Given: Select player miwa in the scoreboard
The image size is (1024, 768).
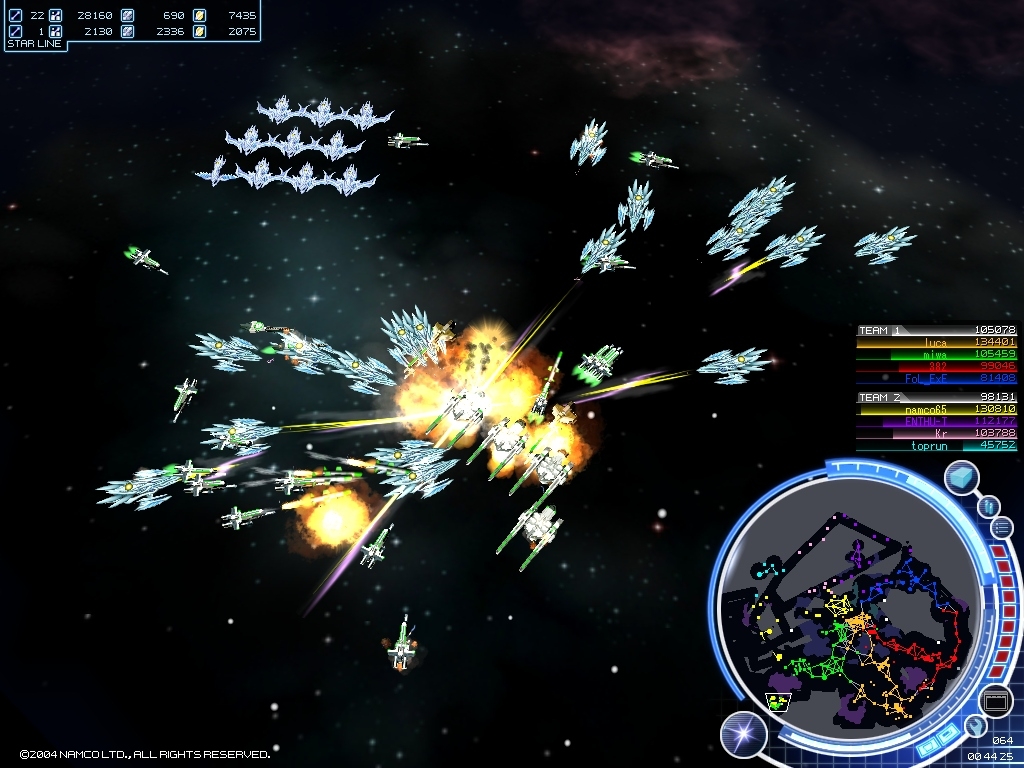Looking at the screenshot, I should pos(935,354).
